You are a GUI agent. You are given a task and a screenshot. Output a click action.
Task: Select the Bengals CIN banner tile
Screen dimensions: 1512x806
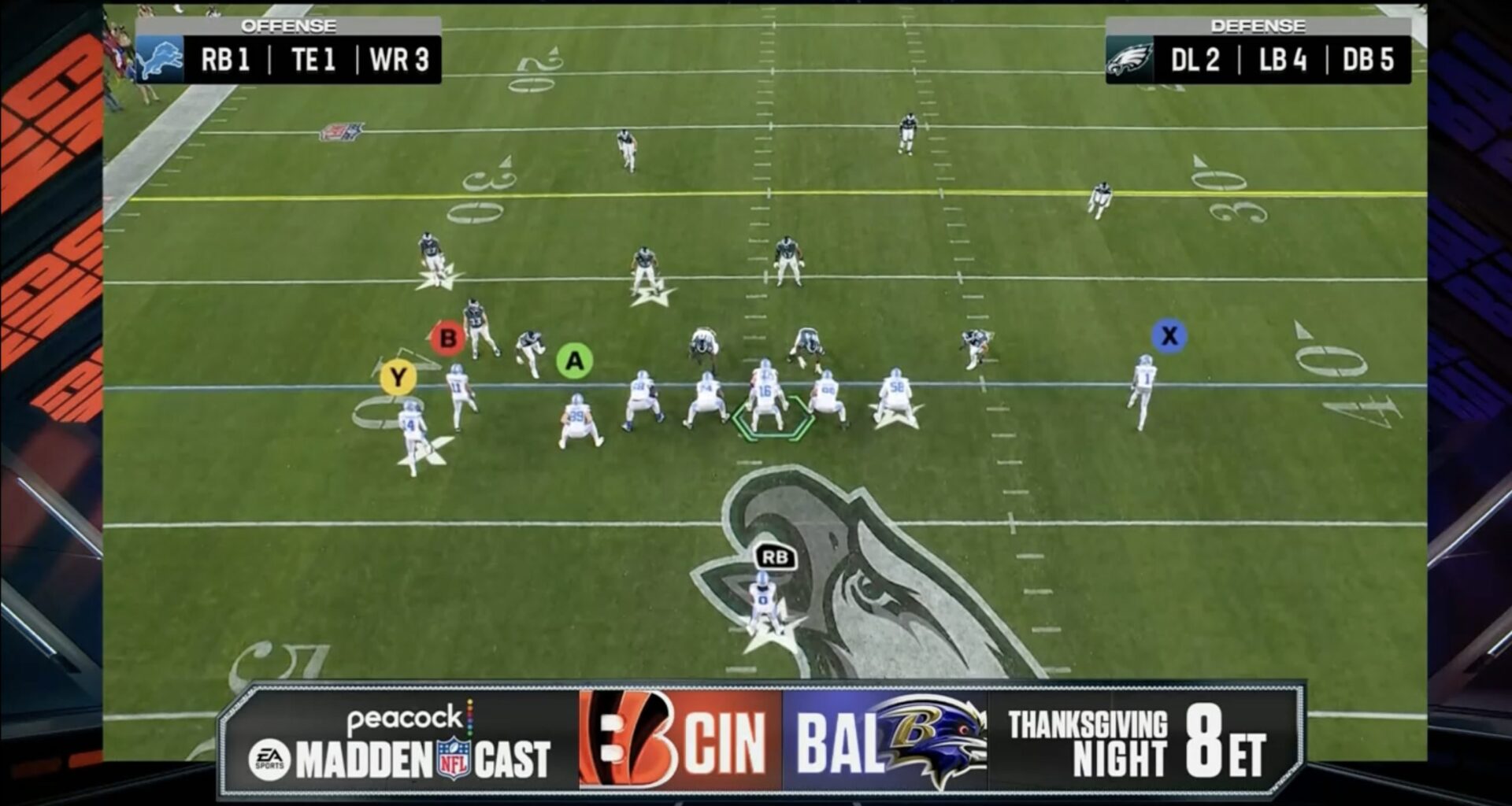point(680,741)
